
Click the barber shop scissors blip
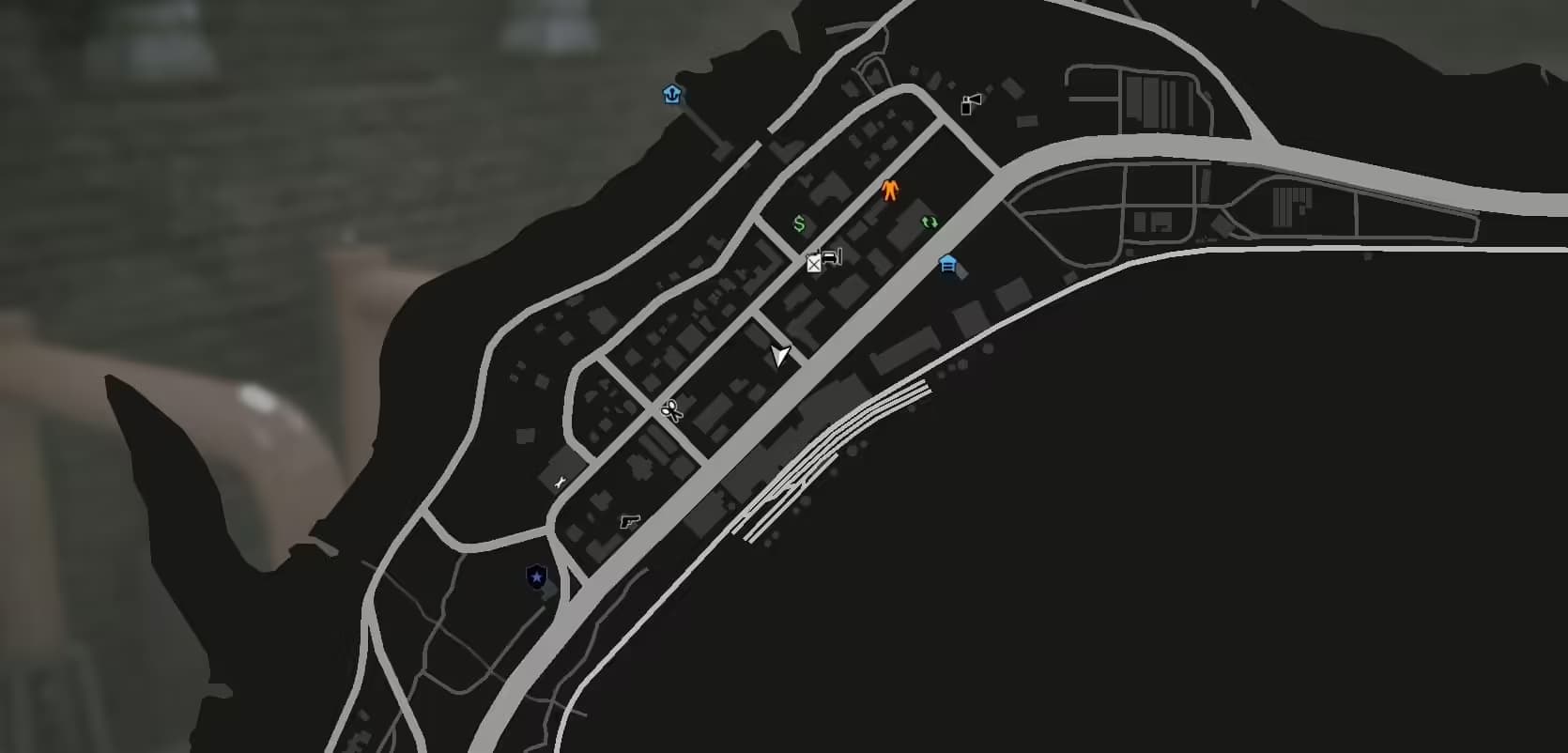(671, 410)
